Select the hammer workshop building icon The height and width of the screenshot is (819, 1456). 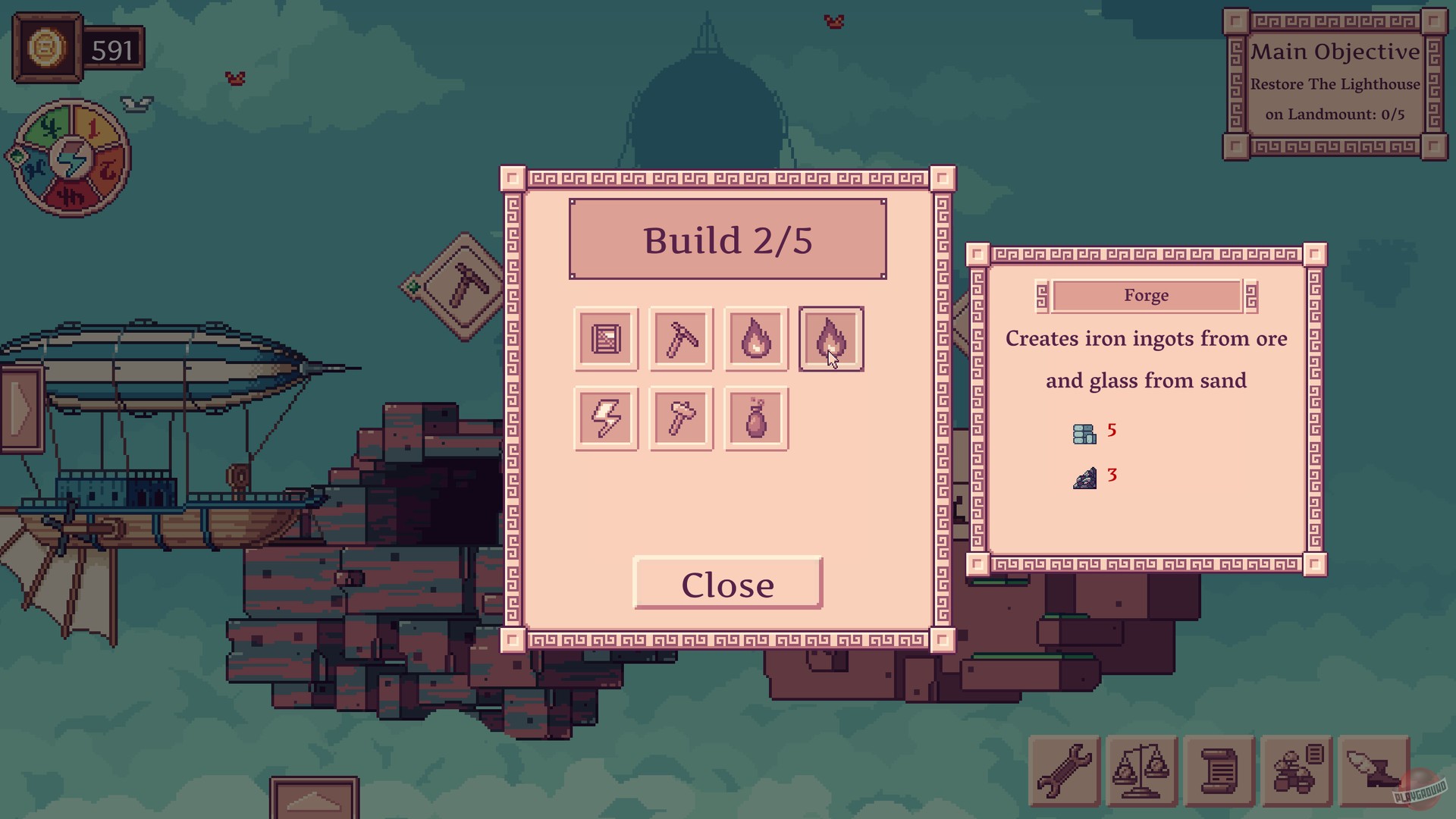[x=680, y=418]
